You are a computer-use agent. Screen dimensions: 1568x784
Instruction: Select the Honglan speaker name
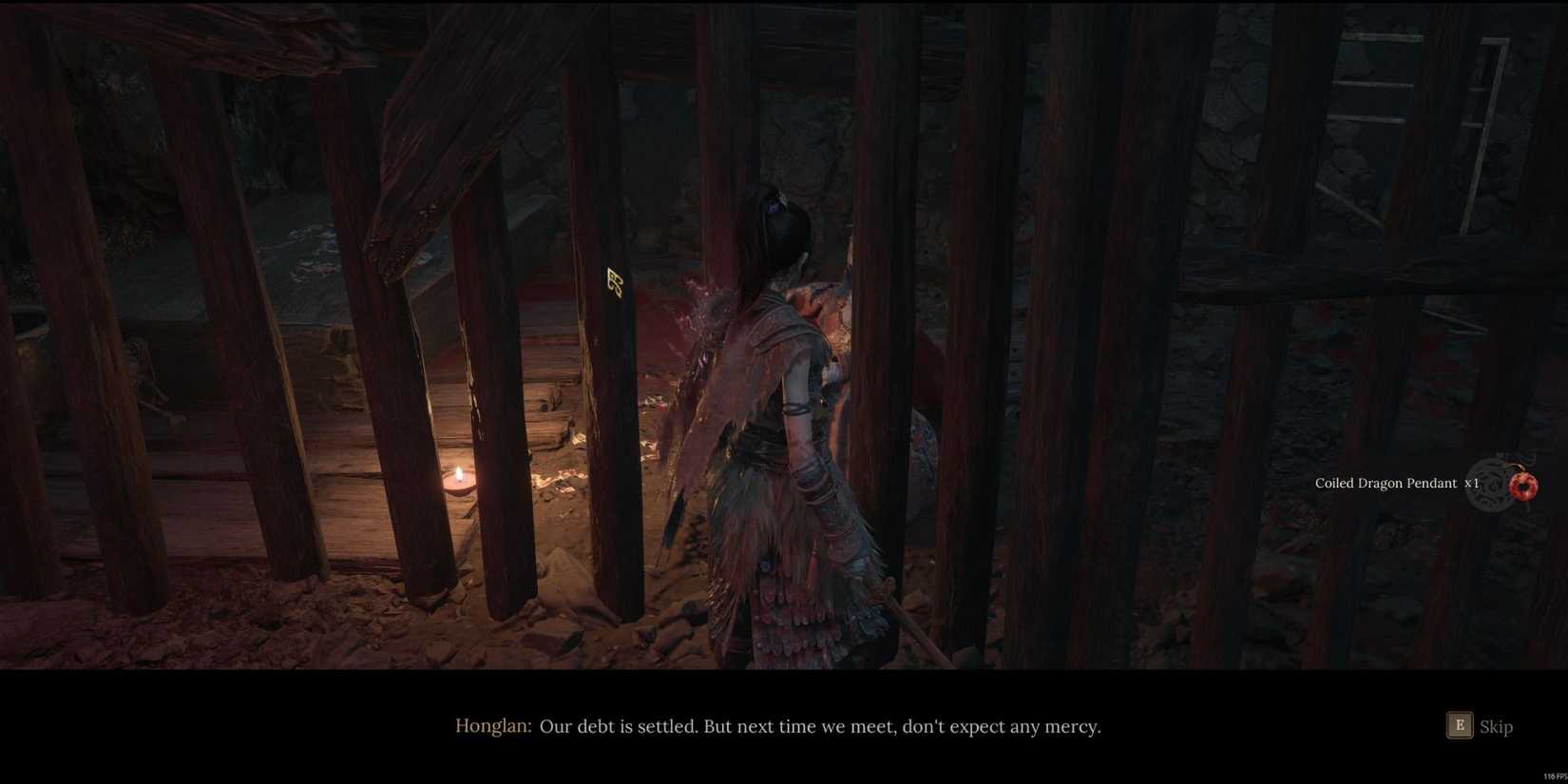coord(492,725)
